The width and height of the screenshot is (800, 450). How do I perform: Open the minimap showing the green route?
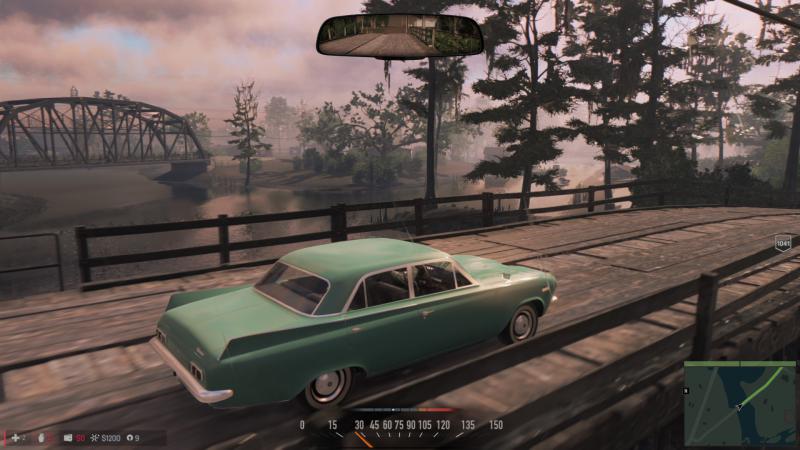[x=739, y=402]
